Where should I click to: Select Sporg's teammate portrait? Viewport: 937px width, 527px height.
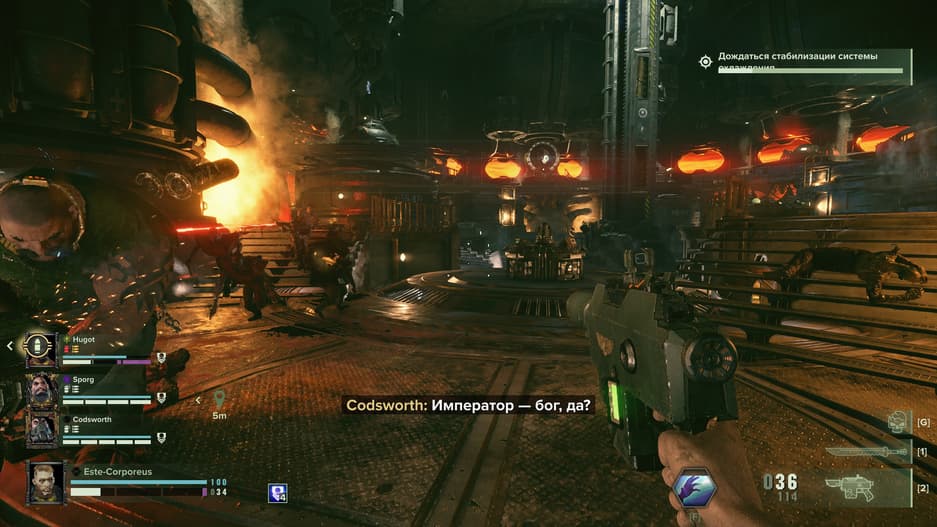(x=41, y=389)
